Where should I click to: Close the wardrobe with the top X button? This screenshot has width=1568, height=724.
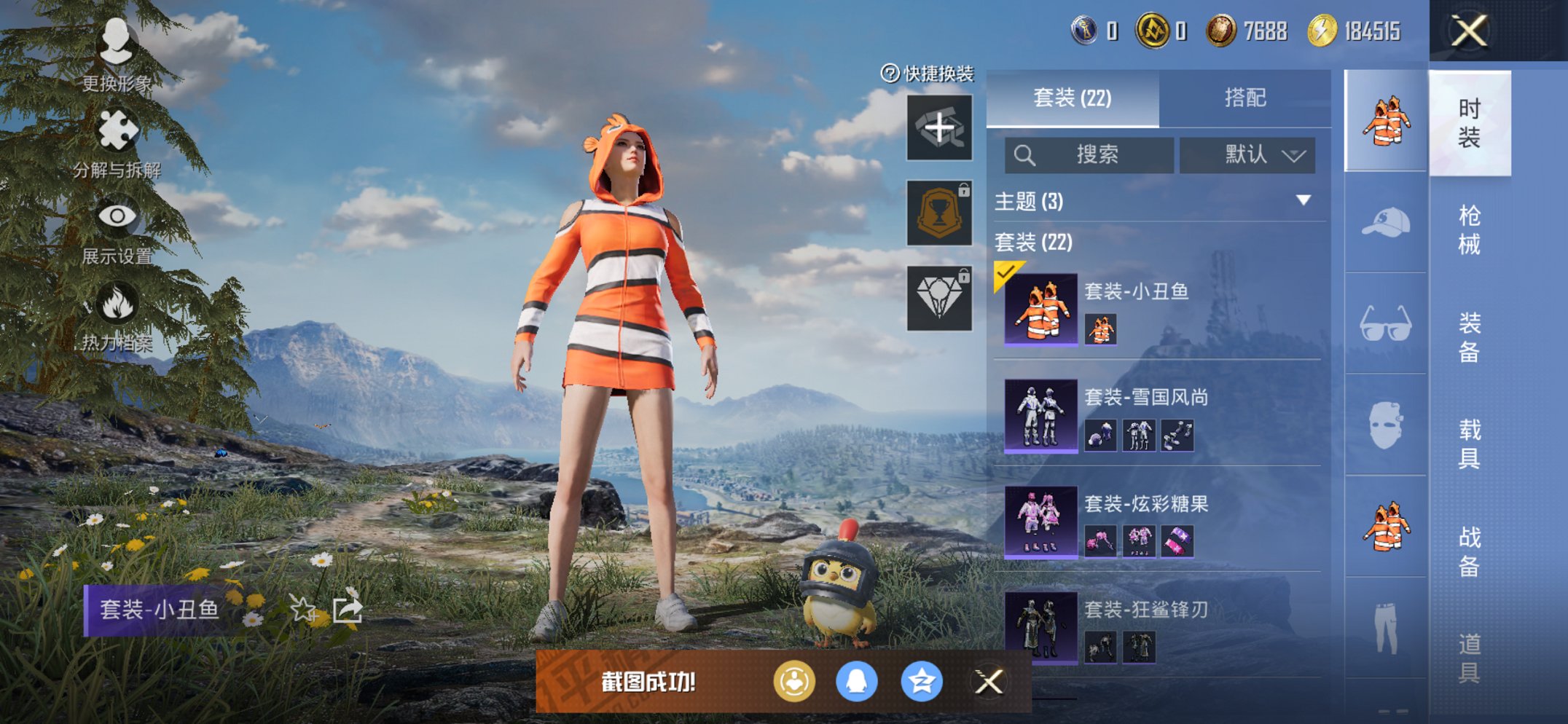tap(1468, 31)
